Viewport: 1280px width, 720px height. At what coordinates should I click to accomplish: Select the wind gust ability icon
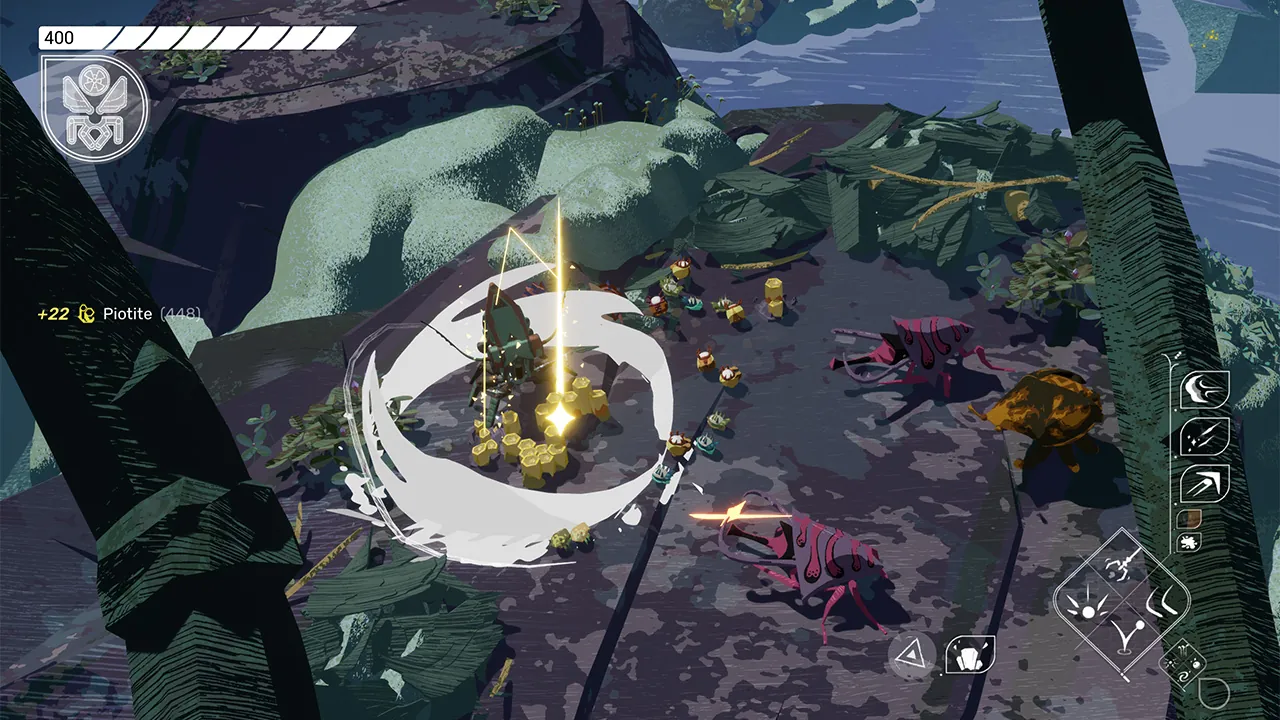(x=1206, y=388)
